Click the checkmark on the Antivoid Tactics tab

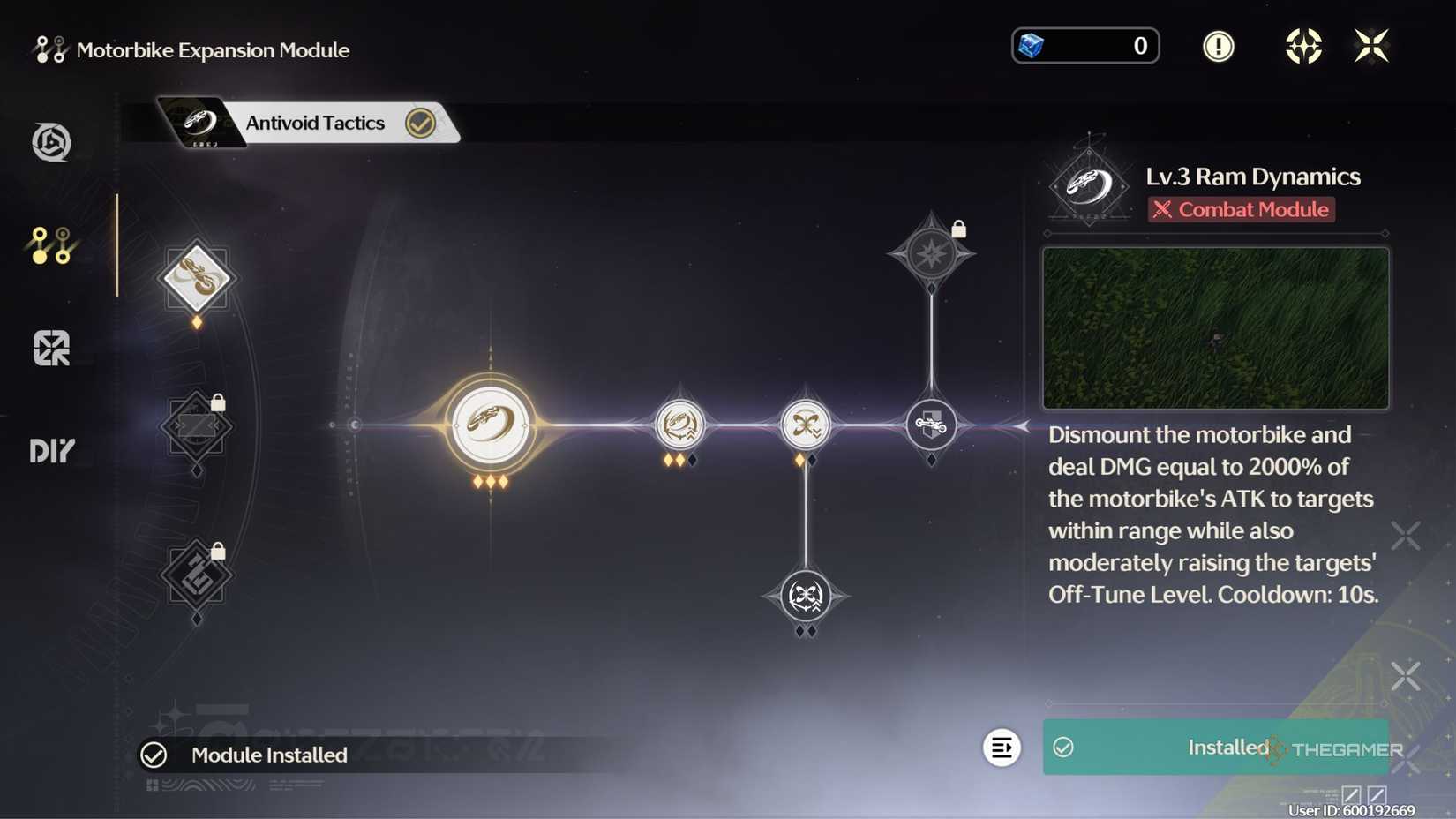click(421, 123)
